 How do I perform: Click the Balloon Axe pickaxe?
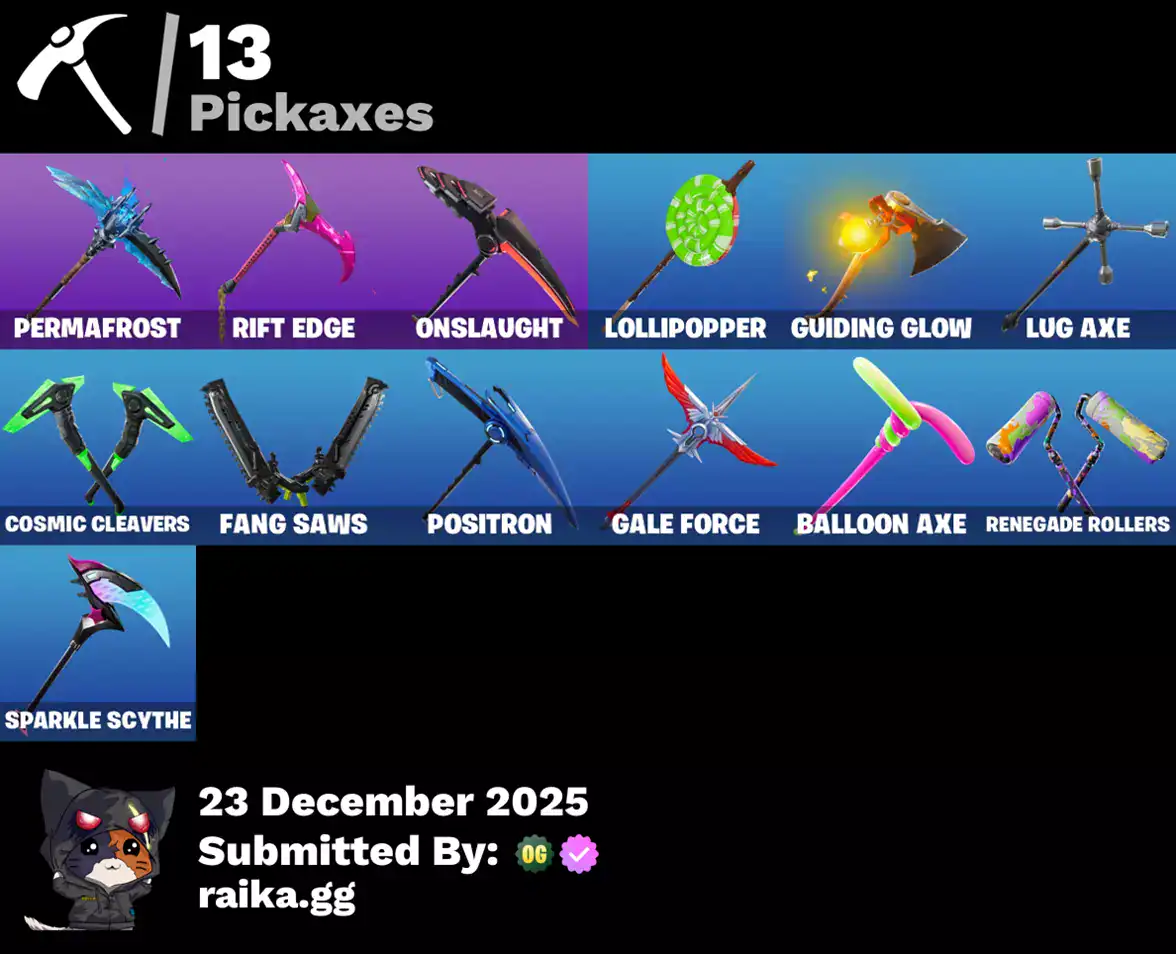coord(882,446)
